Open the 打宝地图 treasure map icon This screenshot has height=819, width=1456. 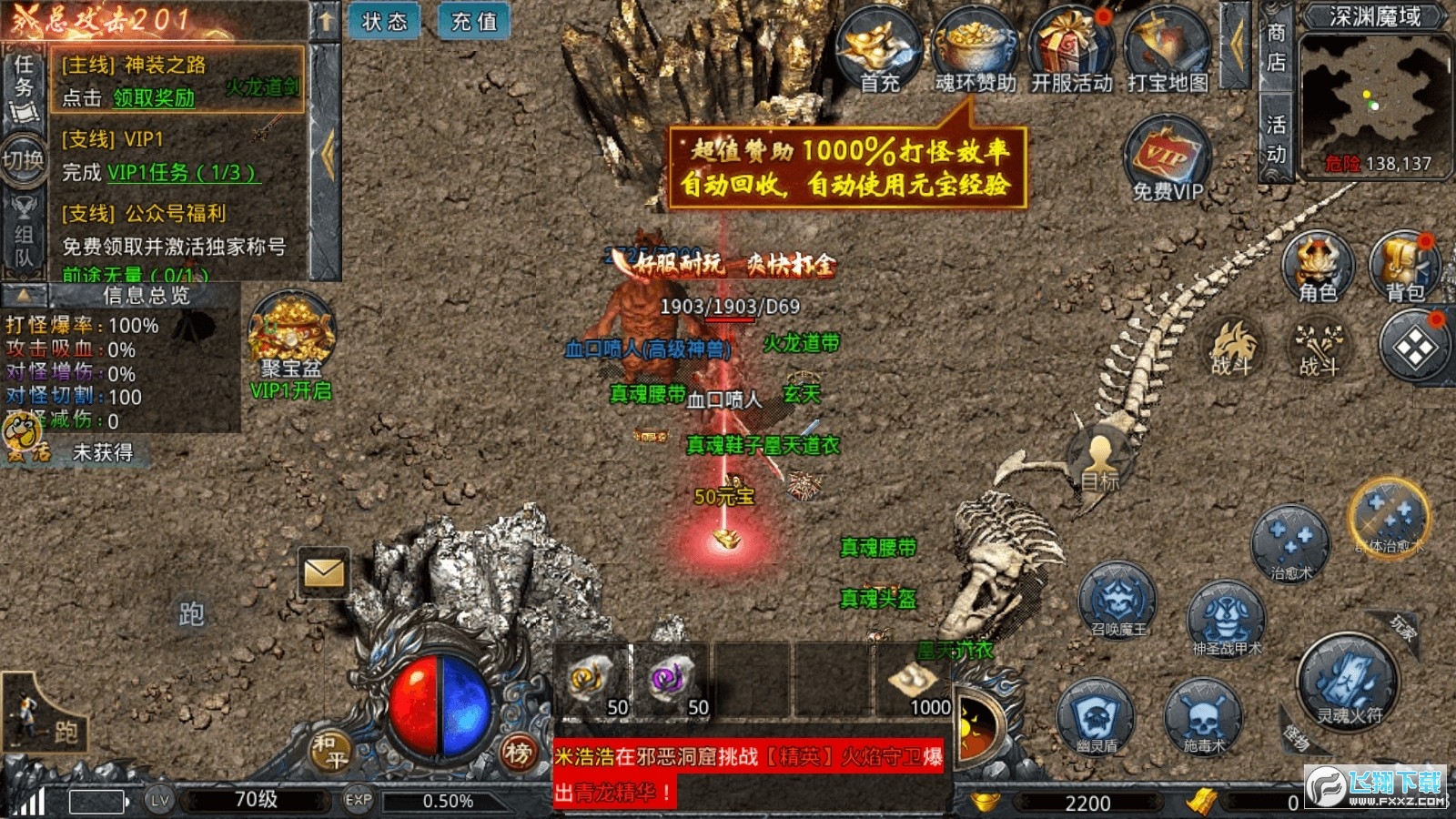1167,50
